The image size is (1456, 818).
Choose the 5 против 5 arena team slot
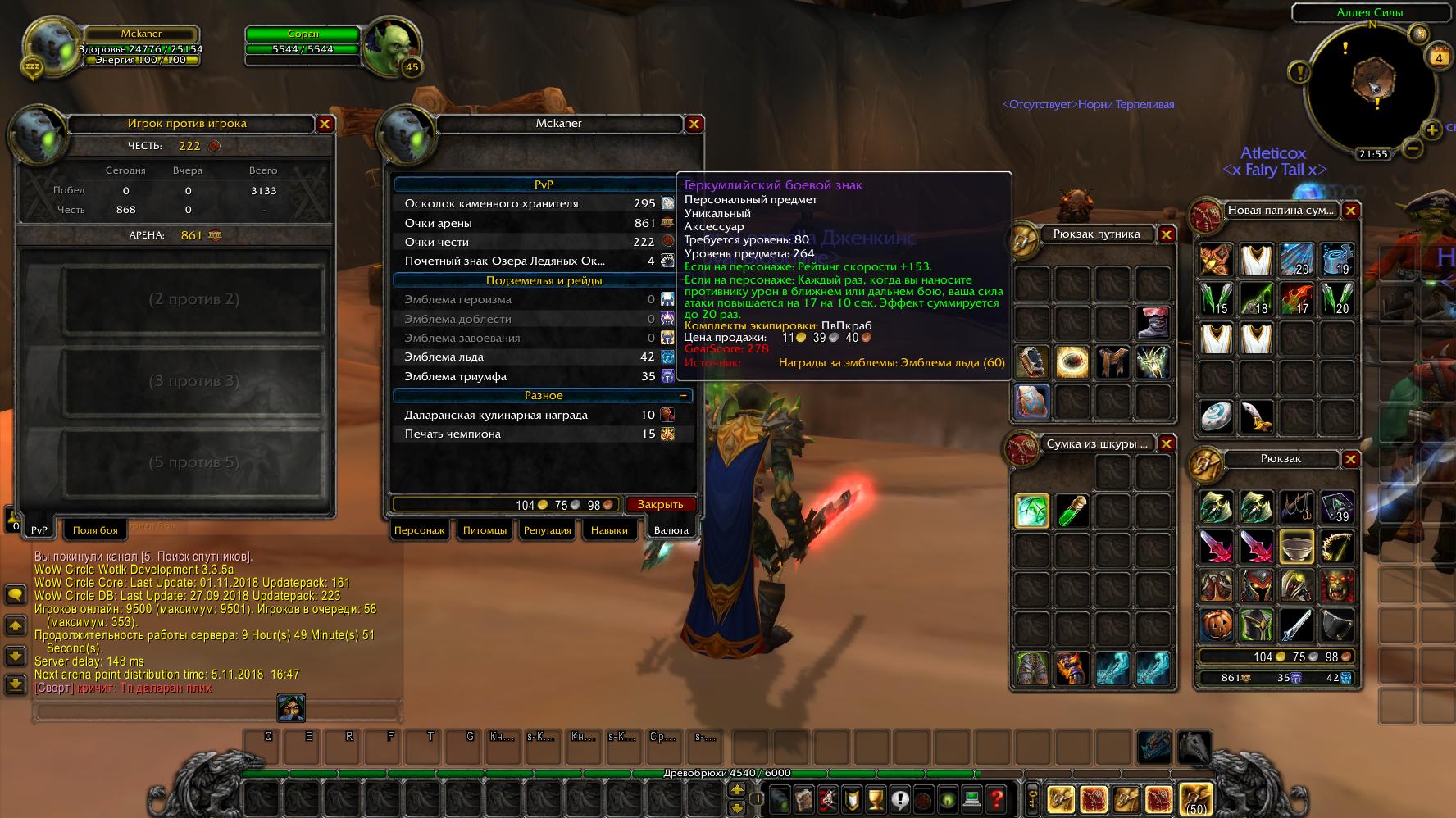[194, 462]
